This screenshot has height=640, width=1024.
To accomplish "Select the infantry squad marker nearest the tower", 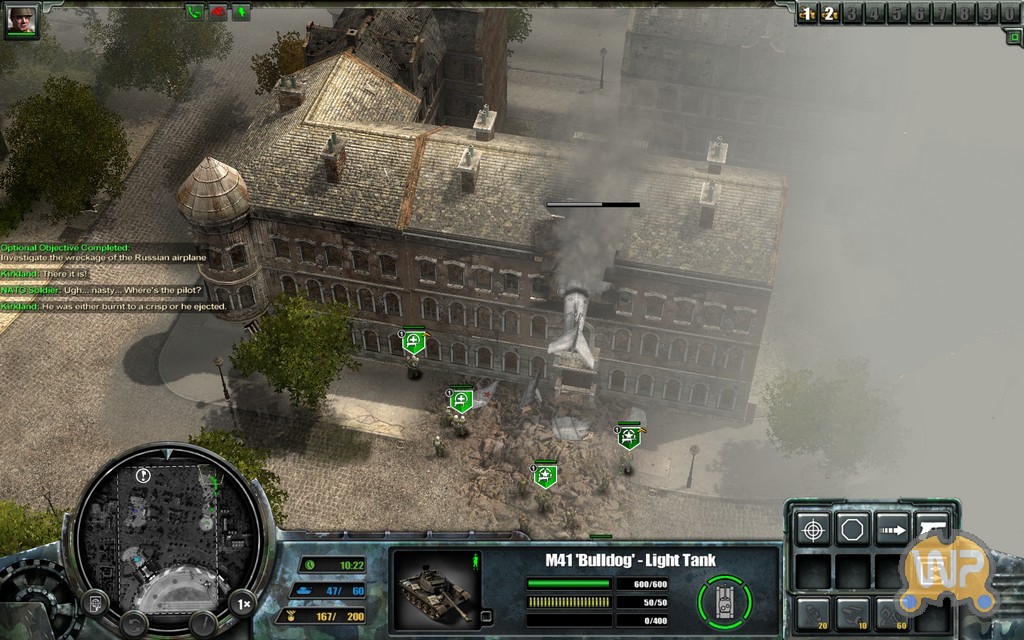I will (x=414, y=343).
